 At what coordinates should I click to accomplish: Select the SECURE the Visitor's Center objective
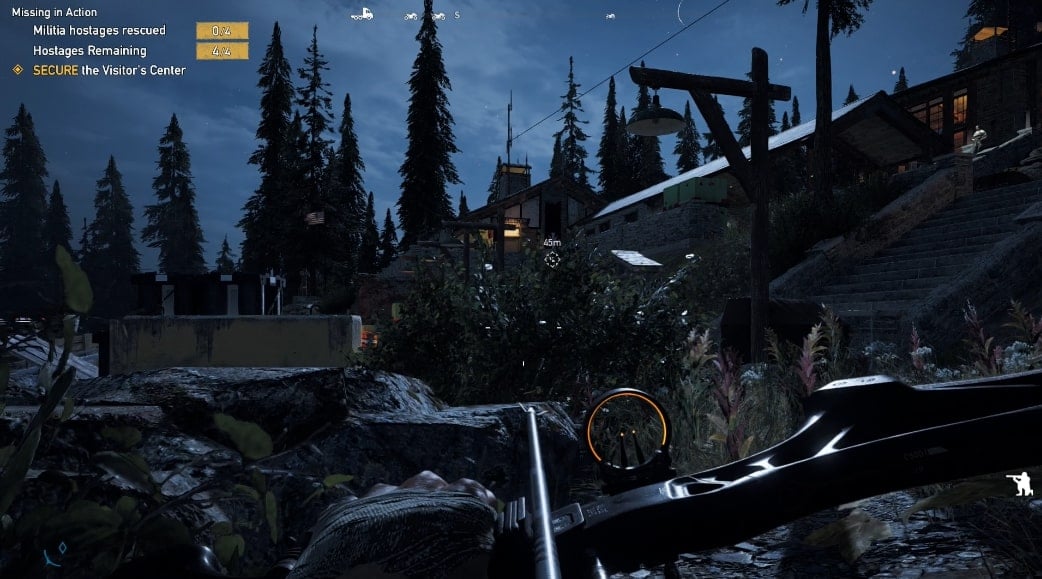108,70
